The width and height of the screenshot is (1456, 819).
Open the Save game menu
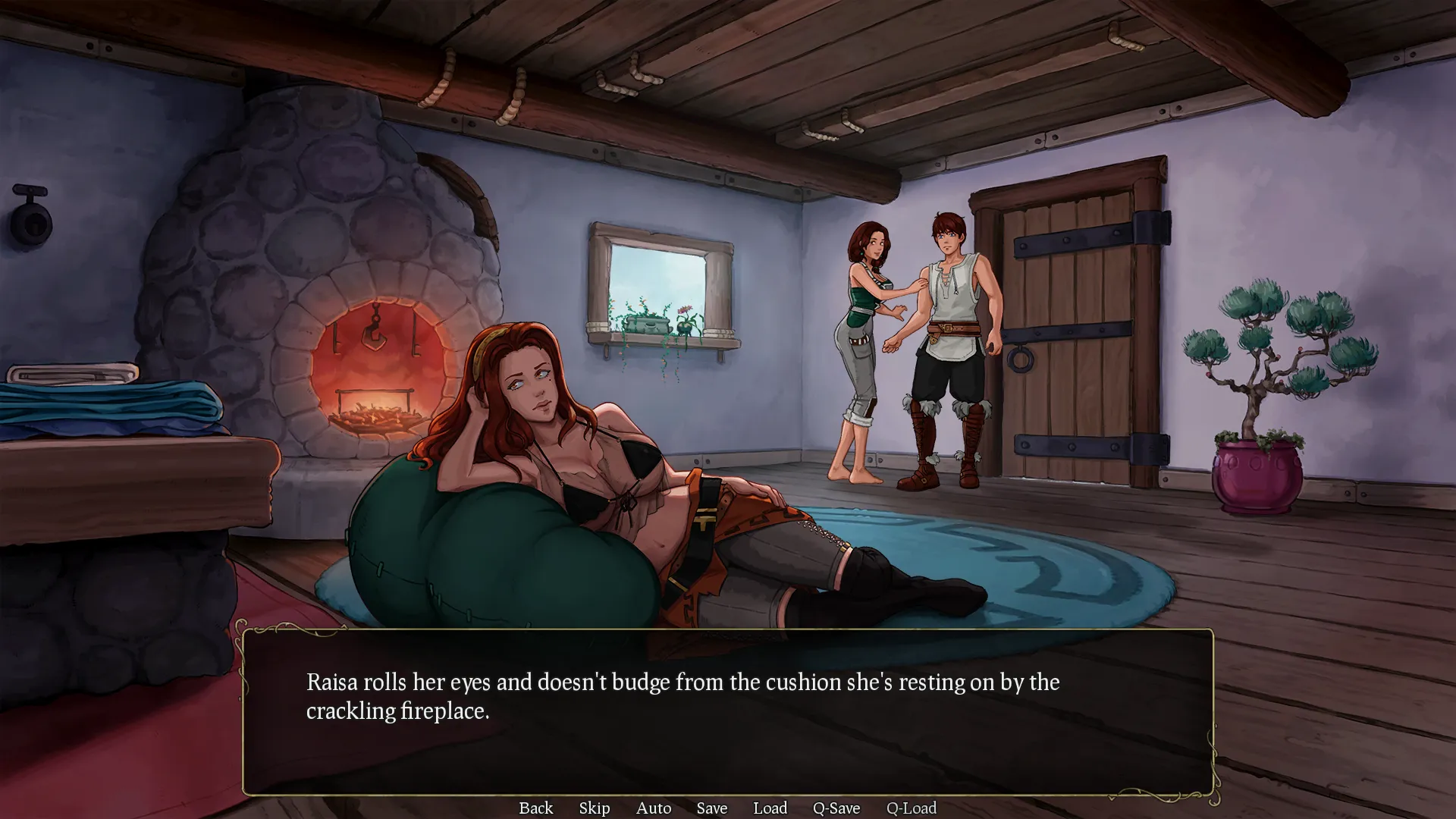pyautogui.click(x=711, y=808)
